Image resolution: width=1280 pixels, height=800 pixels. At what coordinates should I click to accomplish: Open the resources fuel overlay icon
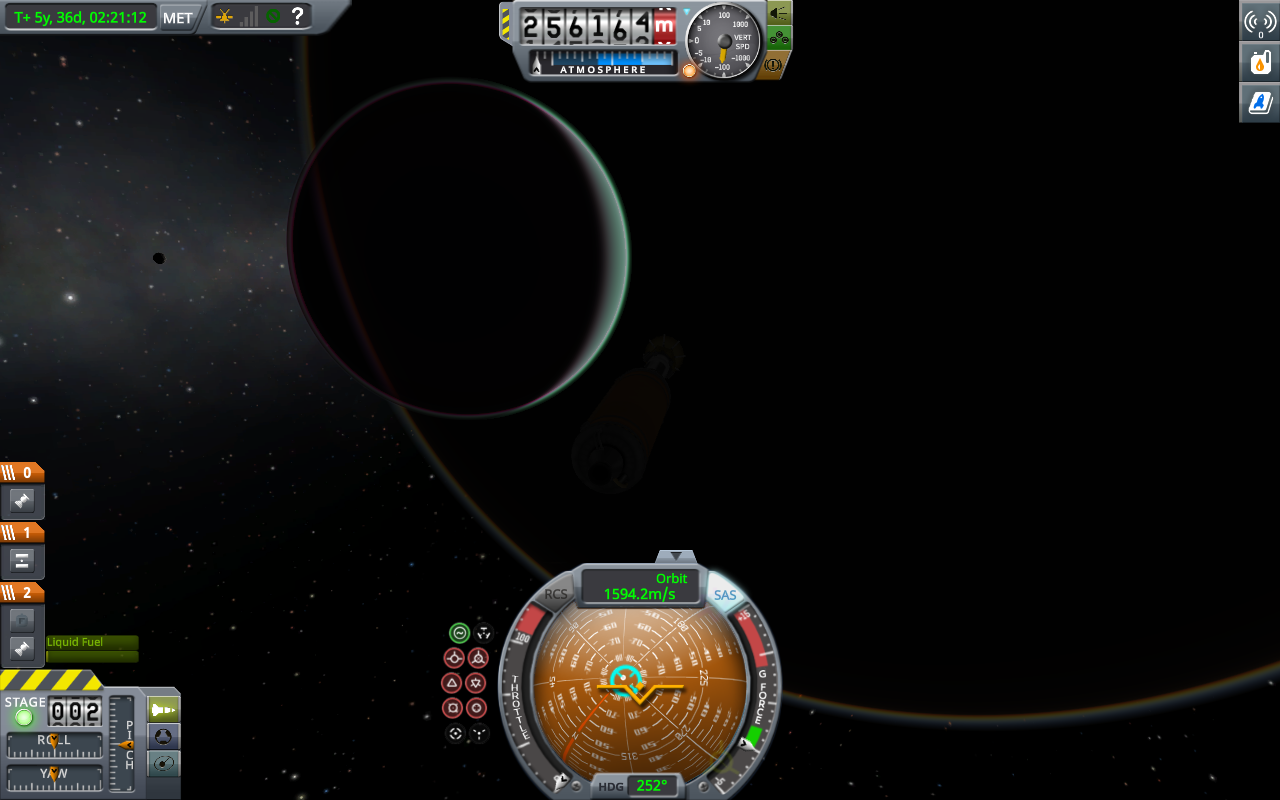tap(1258, 61)
